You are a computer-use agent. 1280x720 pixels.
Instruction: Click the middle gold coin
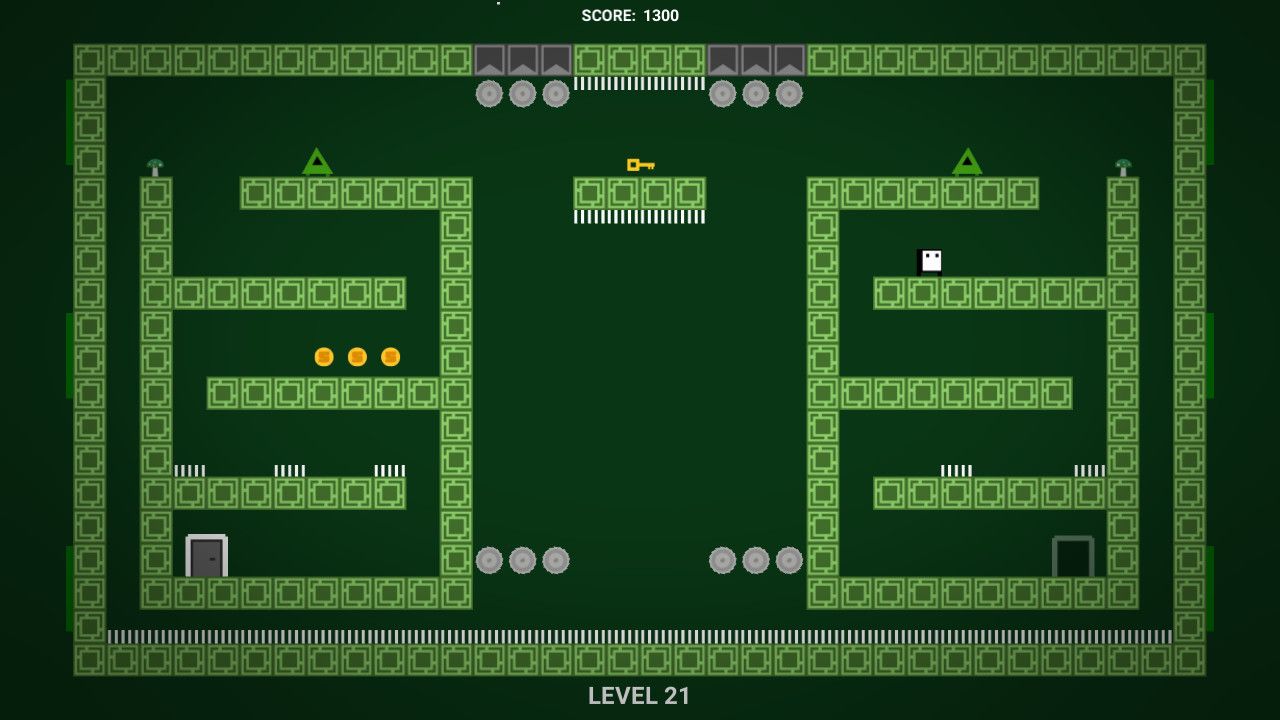tap(355, 356)
